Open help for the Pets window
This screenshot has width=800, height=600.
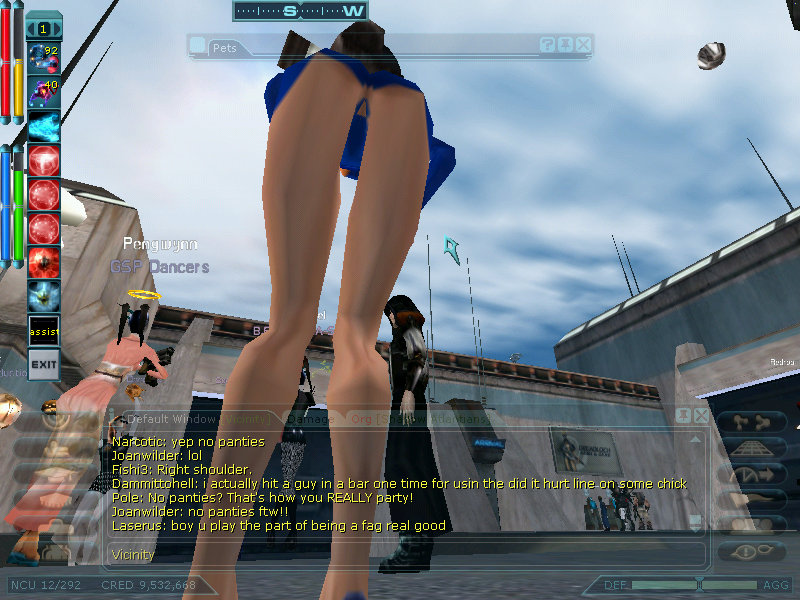548,45
